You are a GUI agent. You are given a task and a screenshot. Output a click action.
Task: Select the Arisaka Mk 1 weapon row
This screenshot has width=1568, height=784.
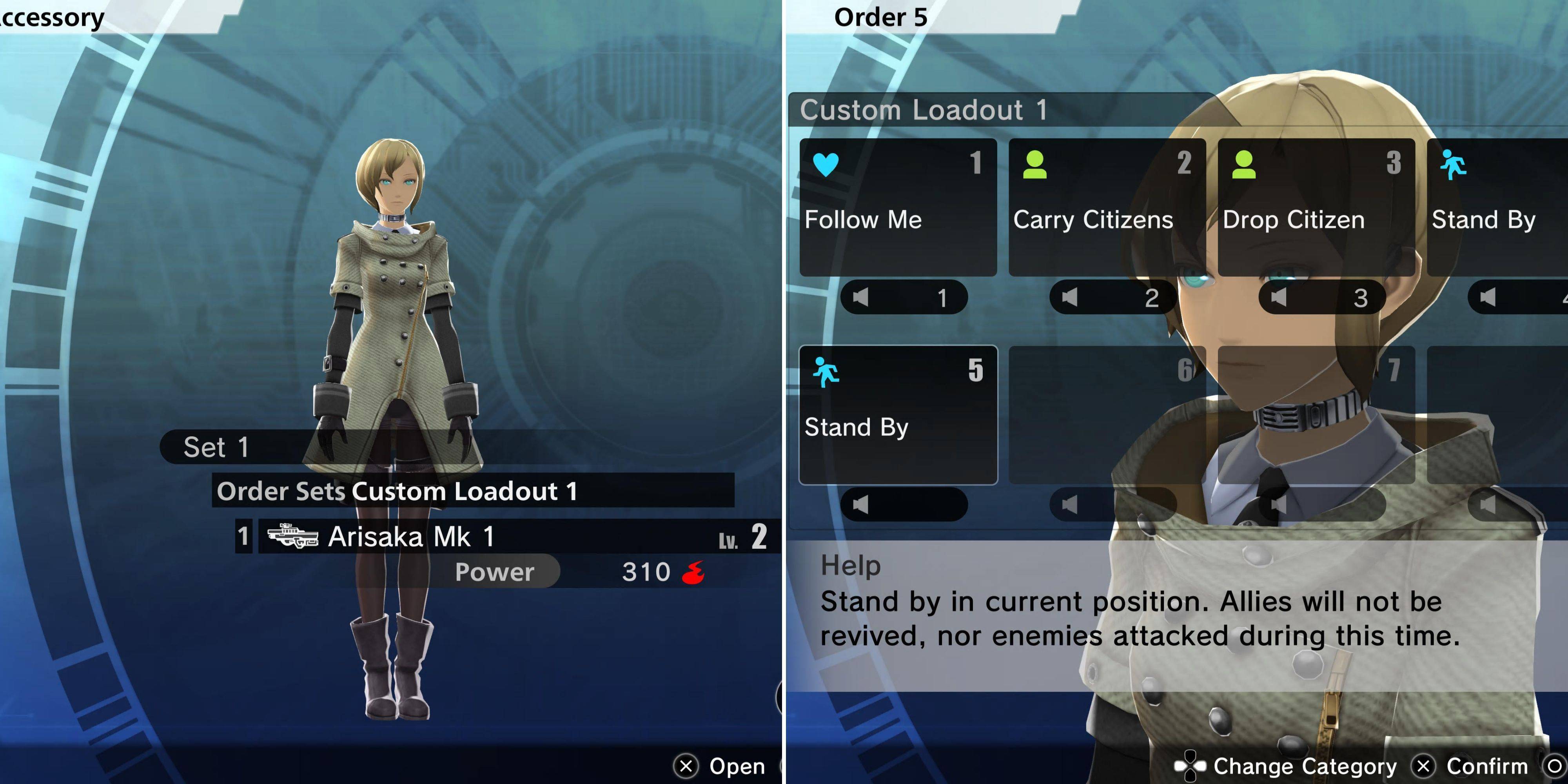point(517,537)
